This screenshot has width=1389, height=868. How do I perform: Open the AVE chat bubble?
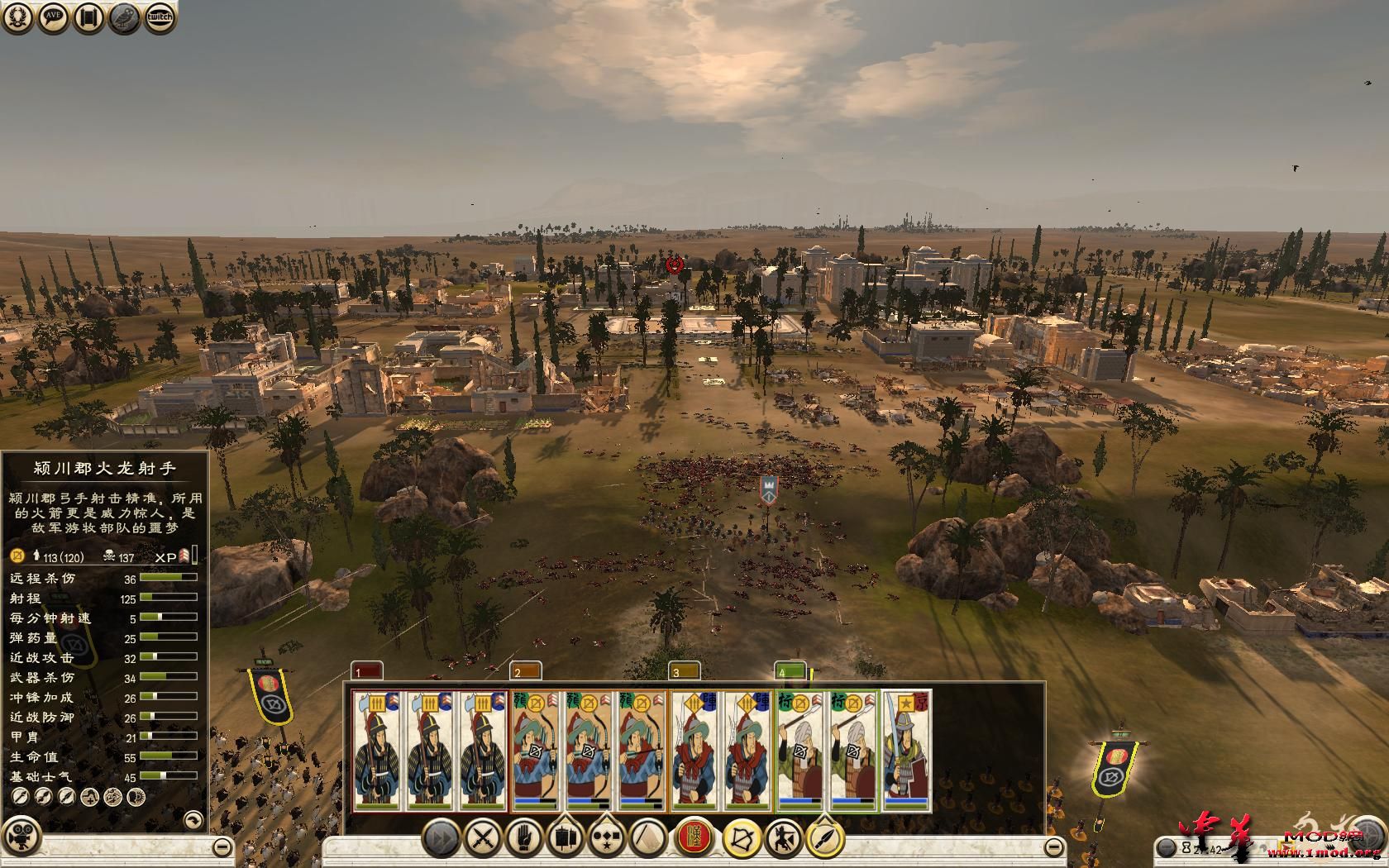point(54,17)
